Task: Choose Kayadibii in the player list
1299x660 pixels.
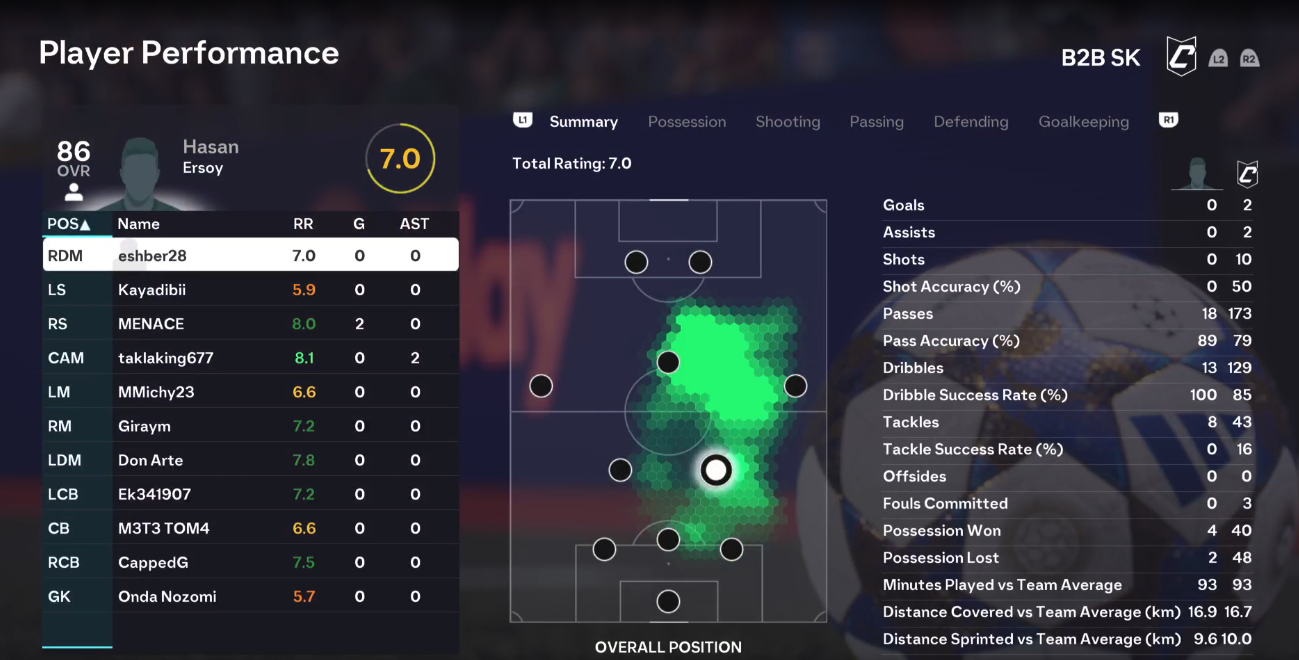Action: [x=250, y=290]
